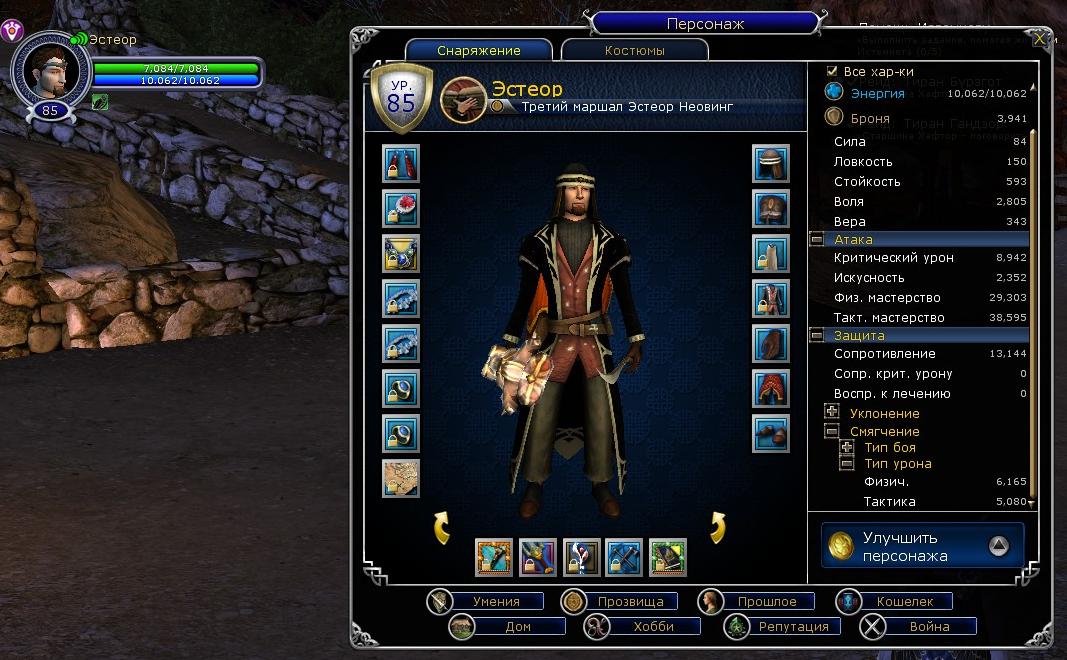Click the Улучшить персонажа button
This screenshot has height=660, width=1067.
(922, 547)
